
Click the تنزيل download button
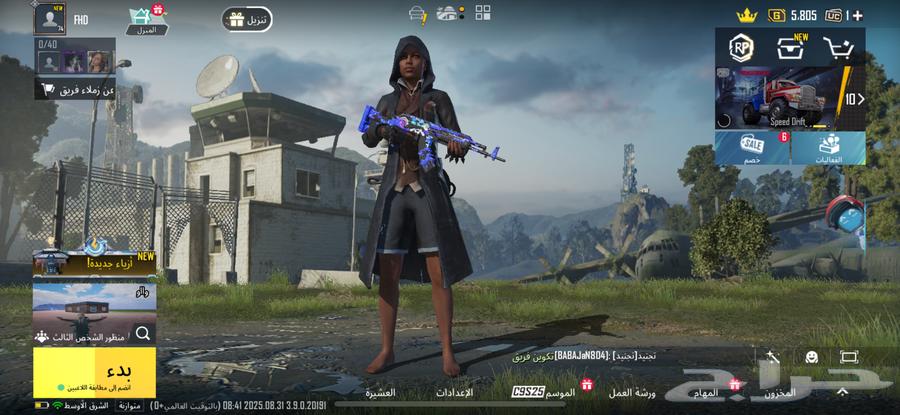click(x=247, y=19)
